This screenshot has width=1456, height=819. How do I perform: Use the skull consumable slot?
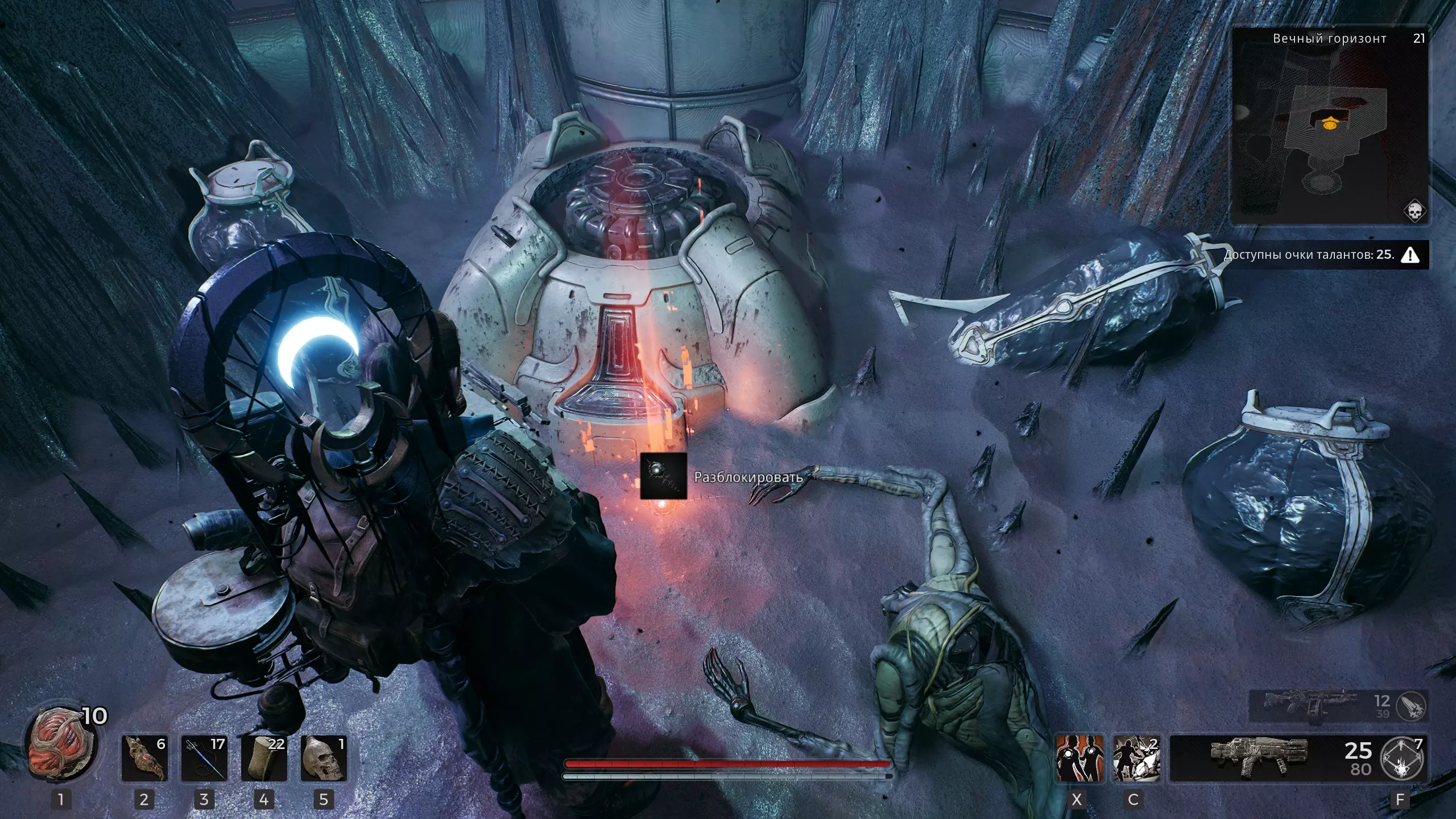[324, 758]
